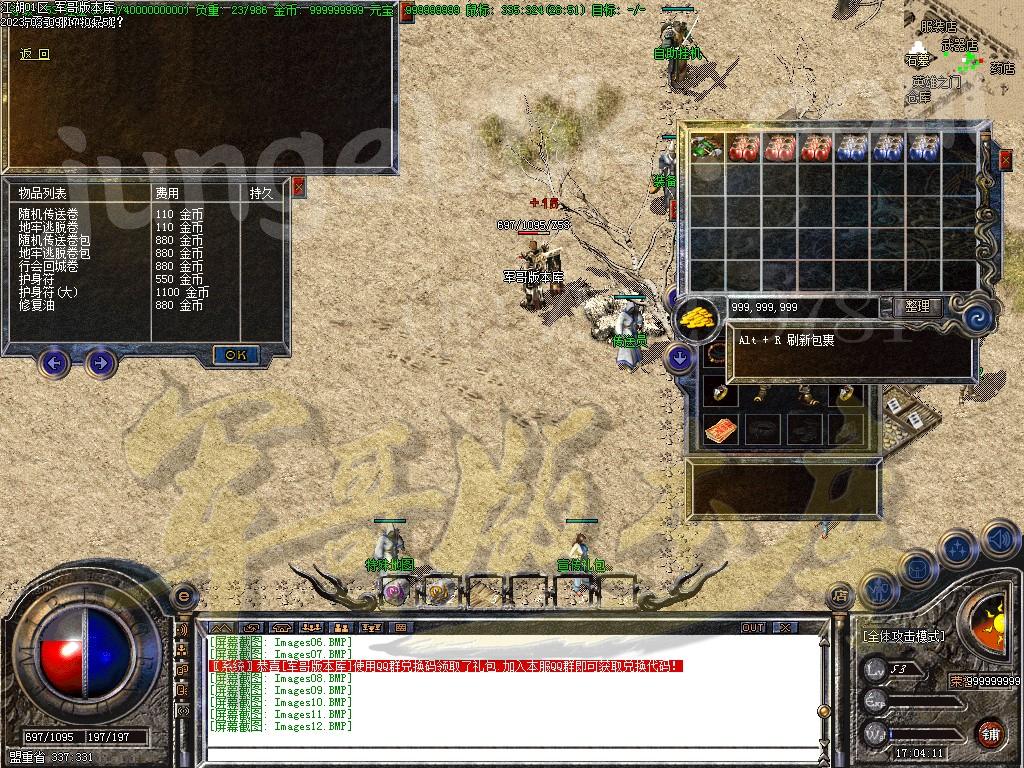Click the blue swirl button on bag
Image resolution: width=1024 pixels, height=768 pixels.
(977, 318)
